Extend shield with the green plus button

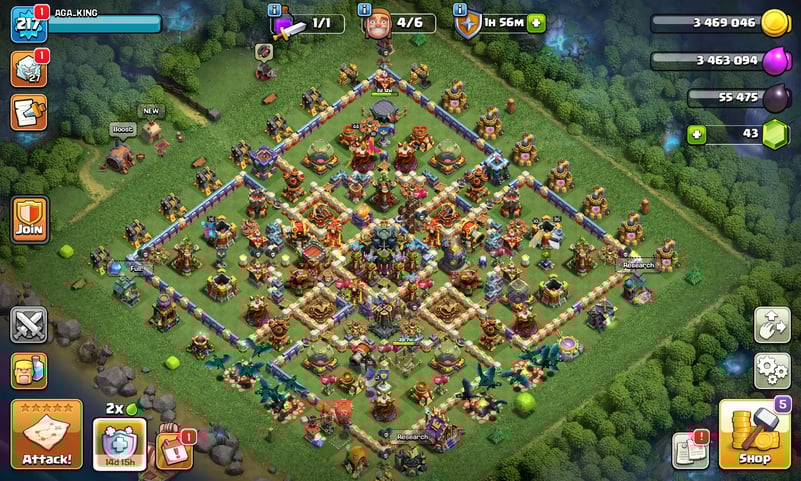[536, 23]
